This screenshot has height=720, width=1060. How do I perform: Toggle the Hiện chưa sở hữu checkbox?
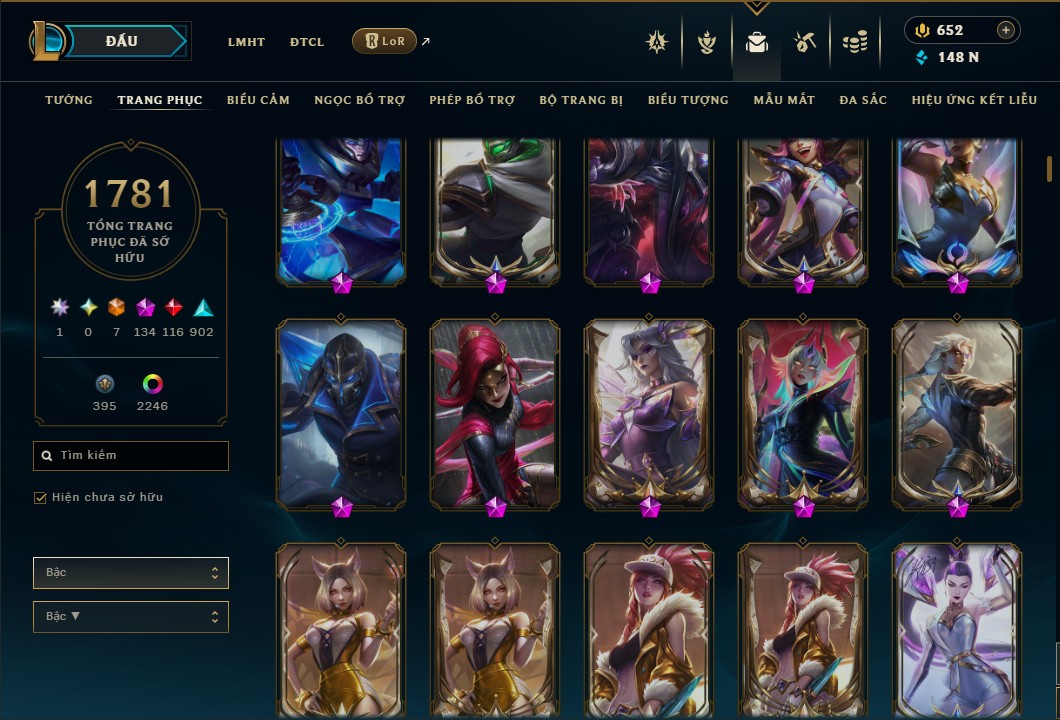coord(41,497)
